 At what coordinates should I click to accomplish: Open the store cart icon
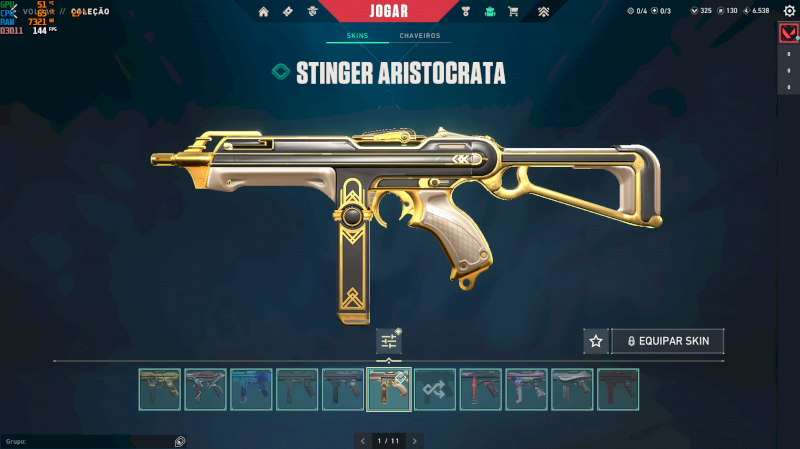513,12
